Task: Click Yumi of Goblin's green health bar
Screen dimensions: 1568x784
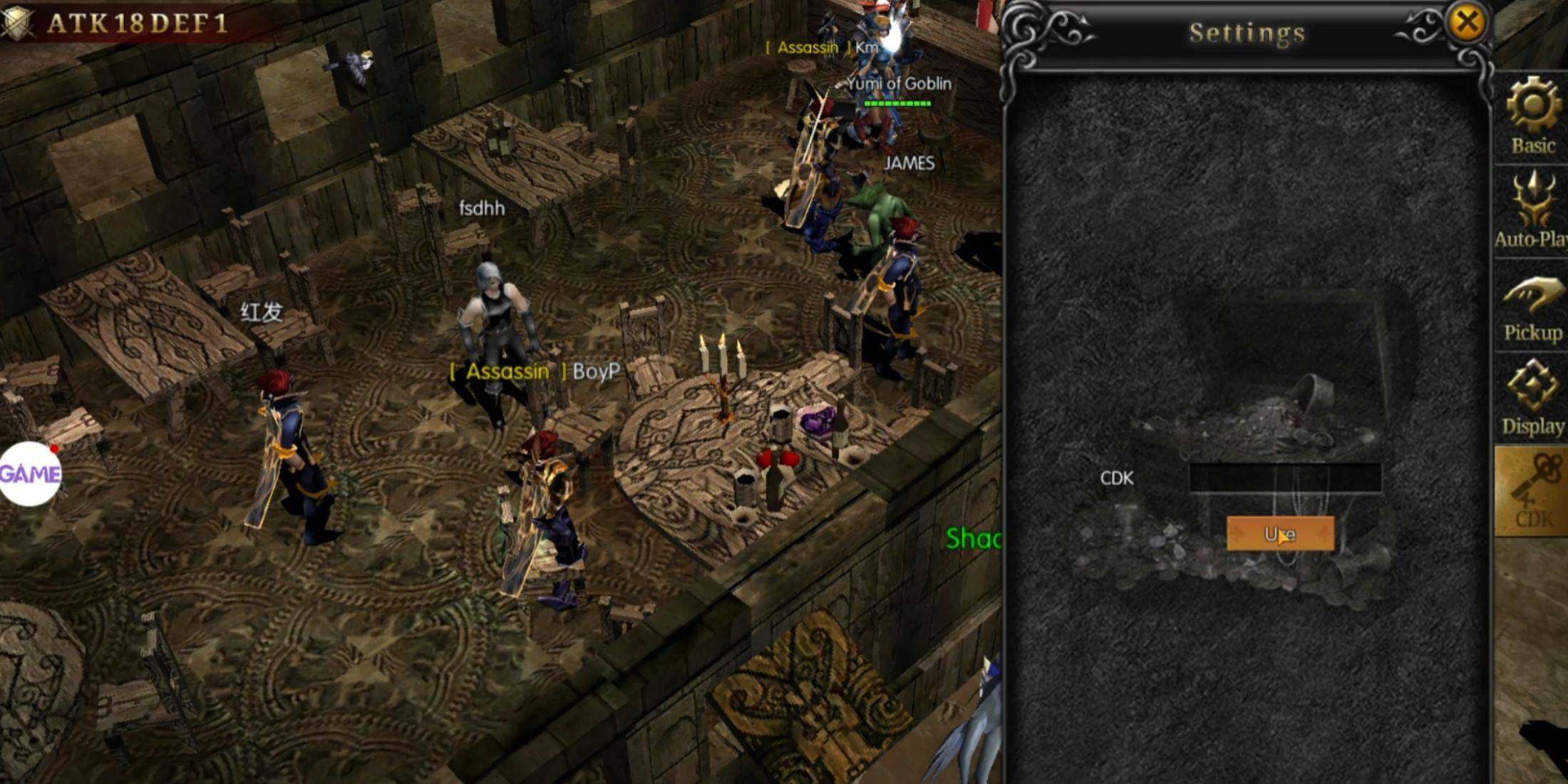Action: pos(898,103)
